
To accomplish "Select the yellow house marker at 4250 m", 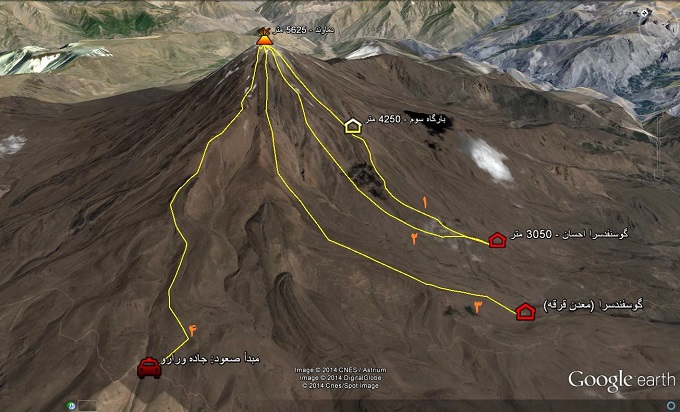I will [352, 125].
